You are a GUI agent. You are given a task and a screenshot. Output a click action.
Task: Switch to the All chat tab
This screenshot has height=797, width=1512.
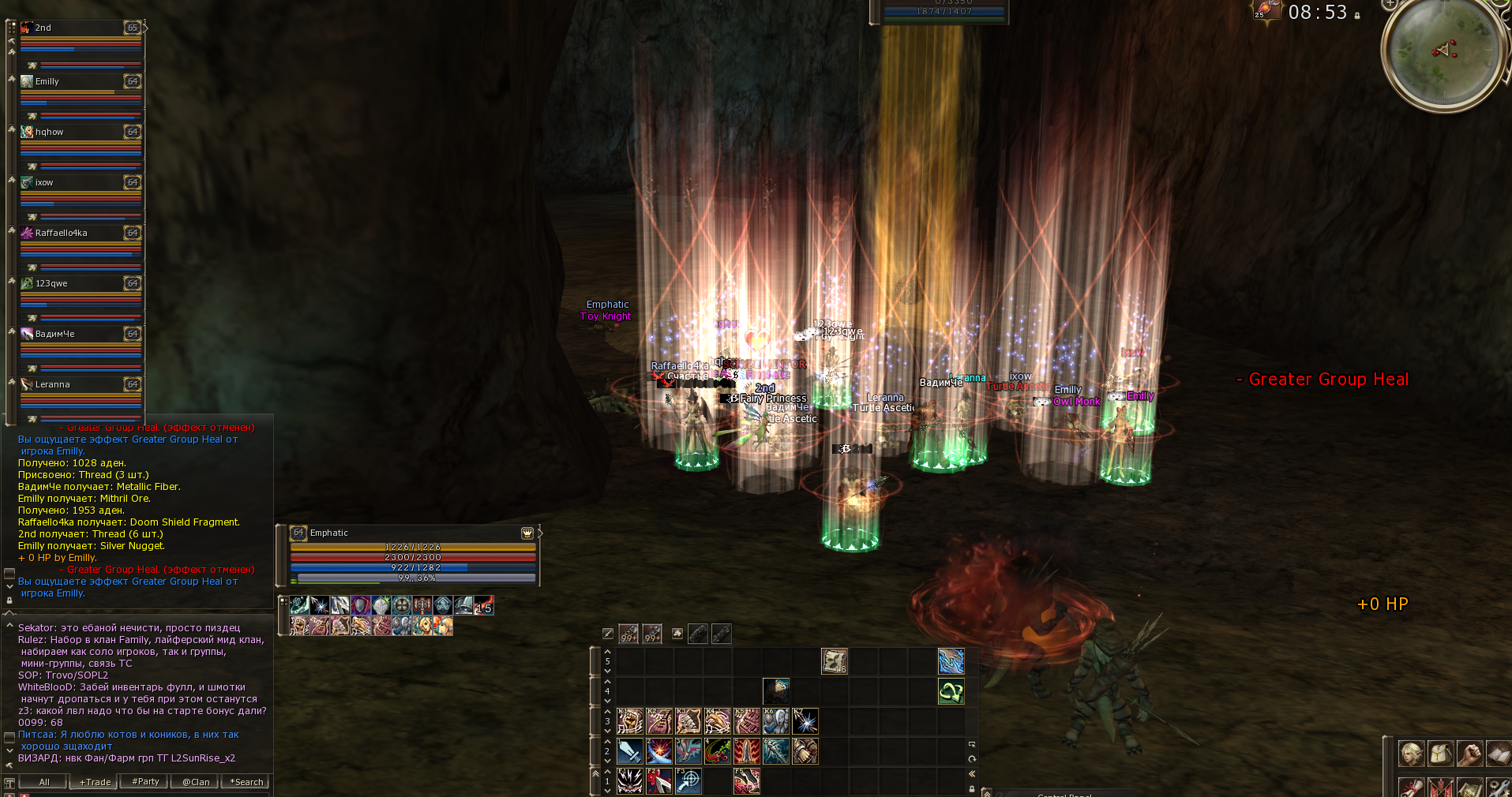pyautogui.click(x=44, y=782)
